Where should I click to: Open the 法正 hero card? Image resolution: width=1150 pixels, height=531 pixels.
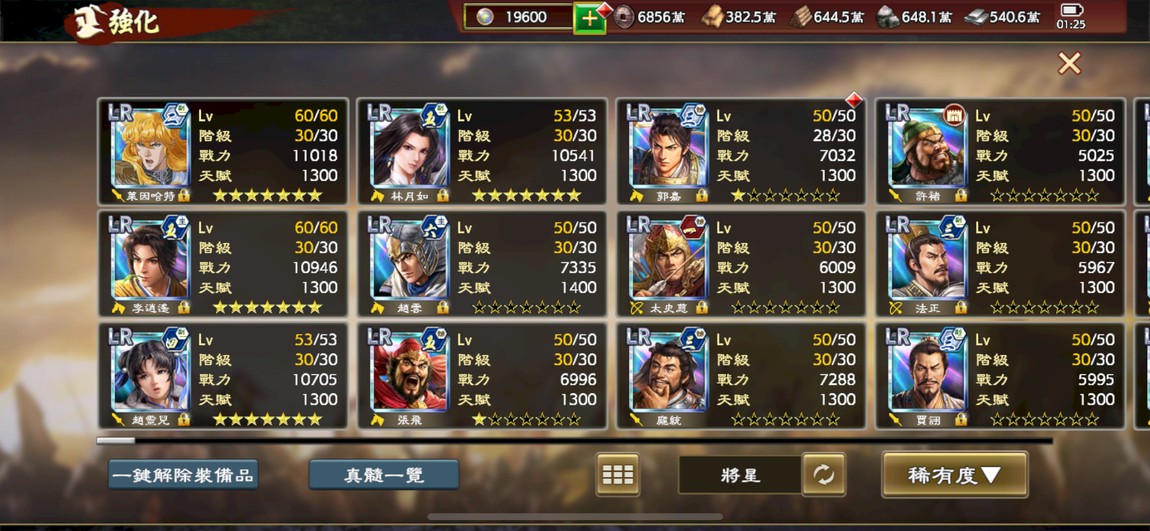point(1000,263)
